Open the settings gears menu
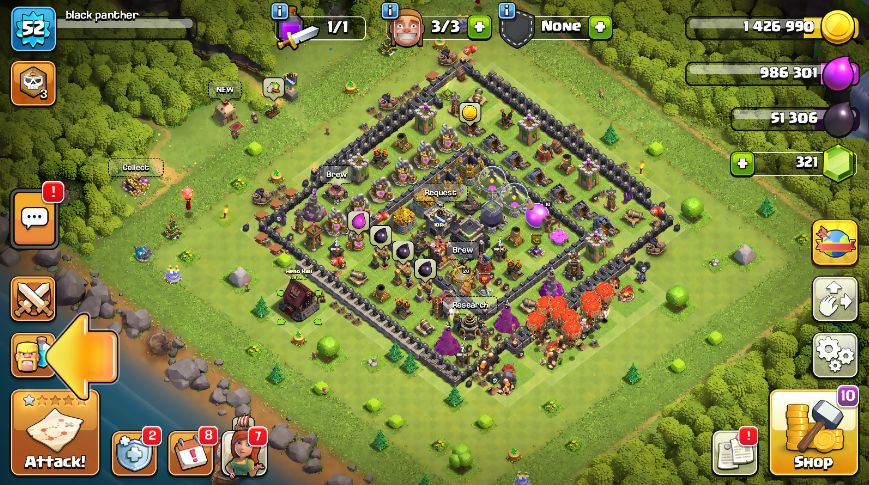The width and height of the screenshot is (869, 485). point(834,355)
